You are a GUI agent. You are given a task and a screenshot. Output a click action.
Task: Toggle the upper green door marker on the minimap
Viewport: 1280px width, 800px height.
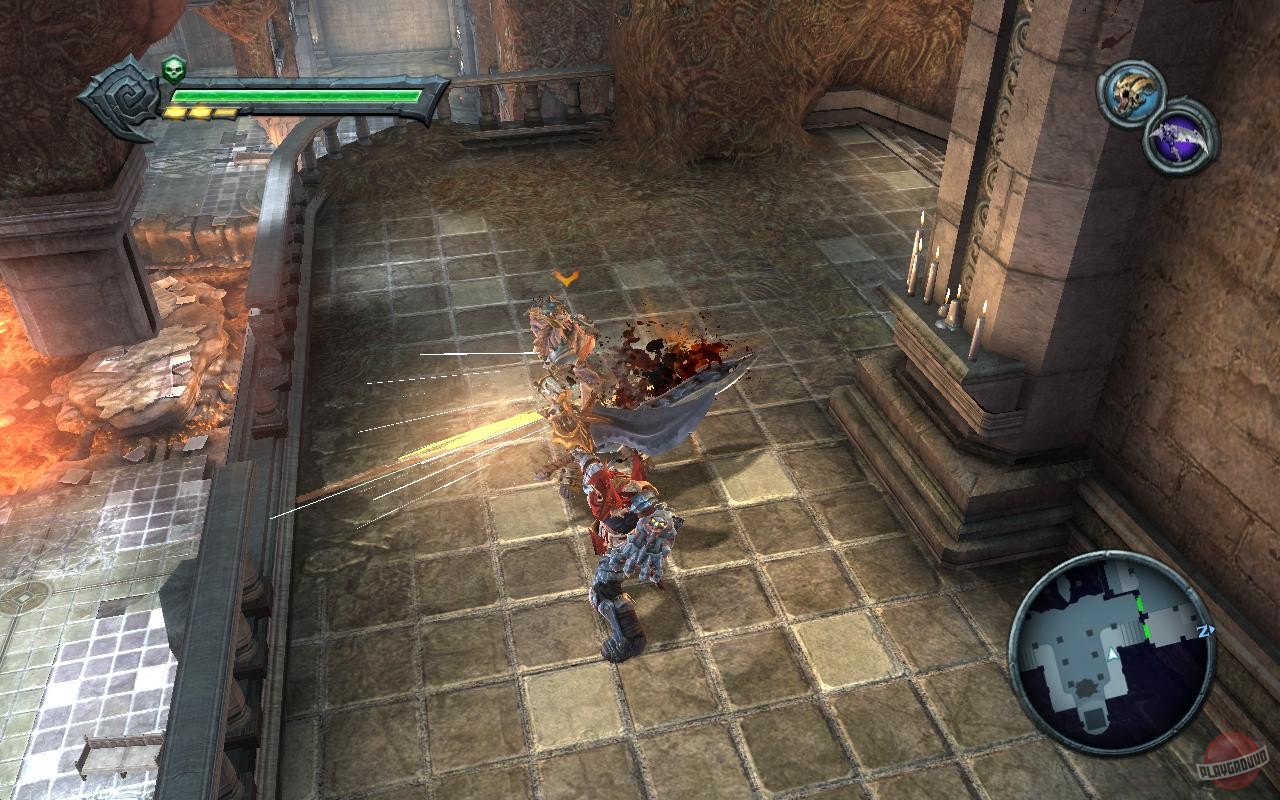coord(1139,603)
